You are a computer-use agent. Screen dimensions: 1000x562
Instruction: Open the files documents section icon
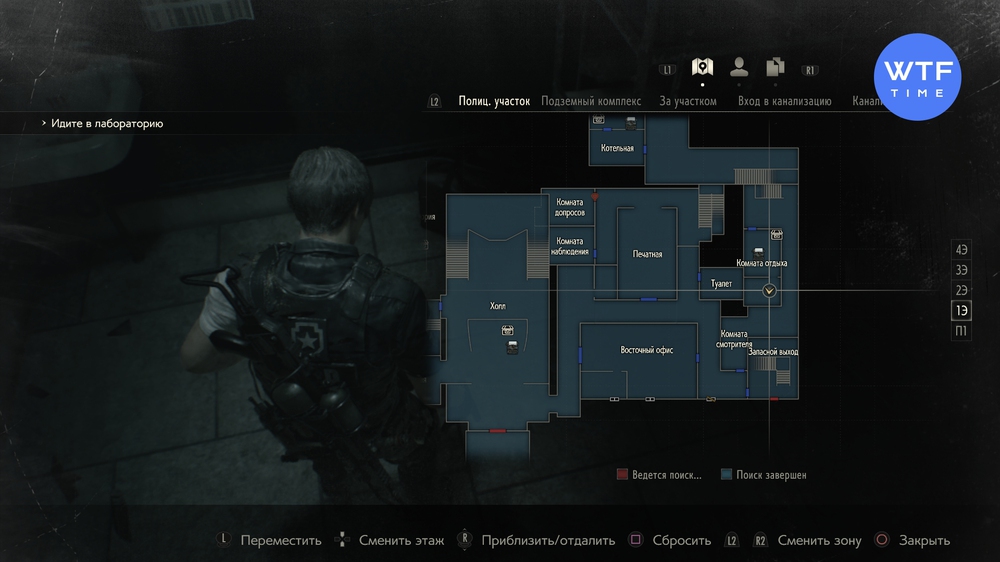click(x=775, y=68)
